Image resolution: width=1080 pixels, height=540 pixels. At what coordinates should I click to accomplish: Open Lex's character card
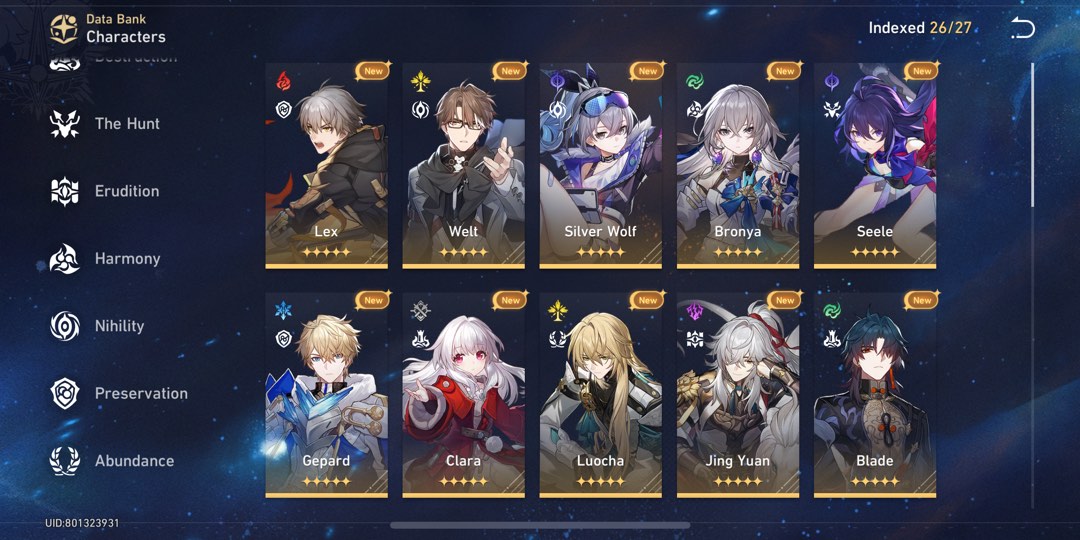(326, 165)
